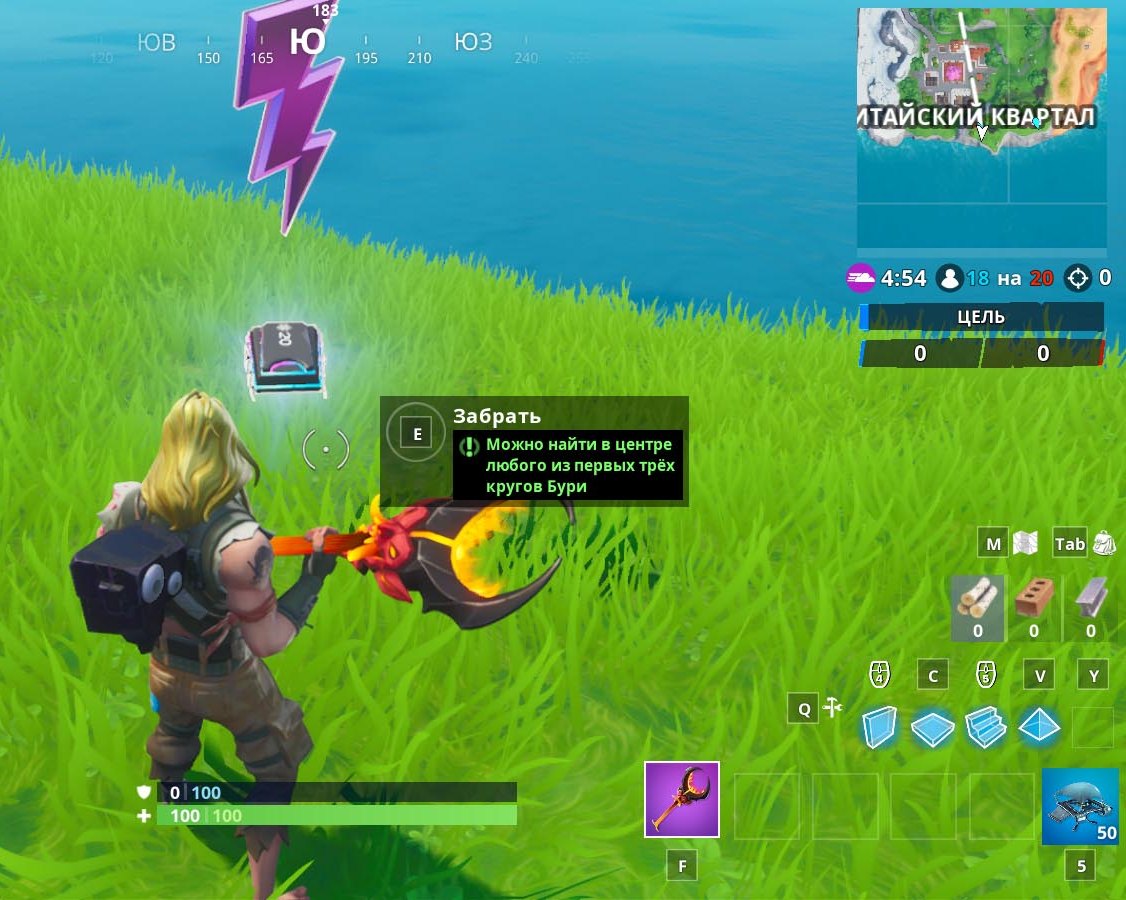Click the crossed tools build mode icon

pyautogui.click(x=832, y=709)
